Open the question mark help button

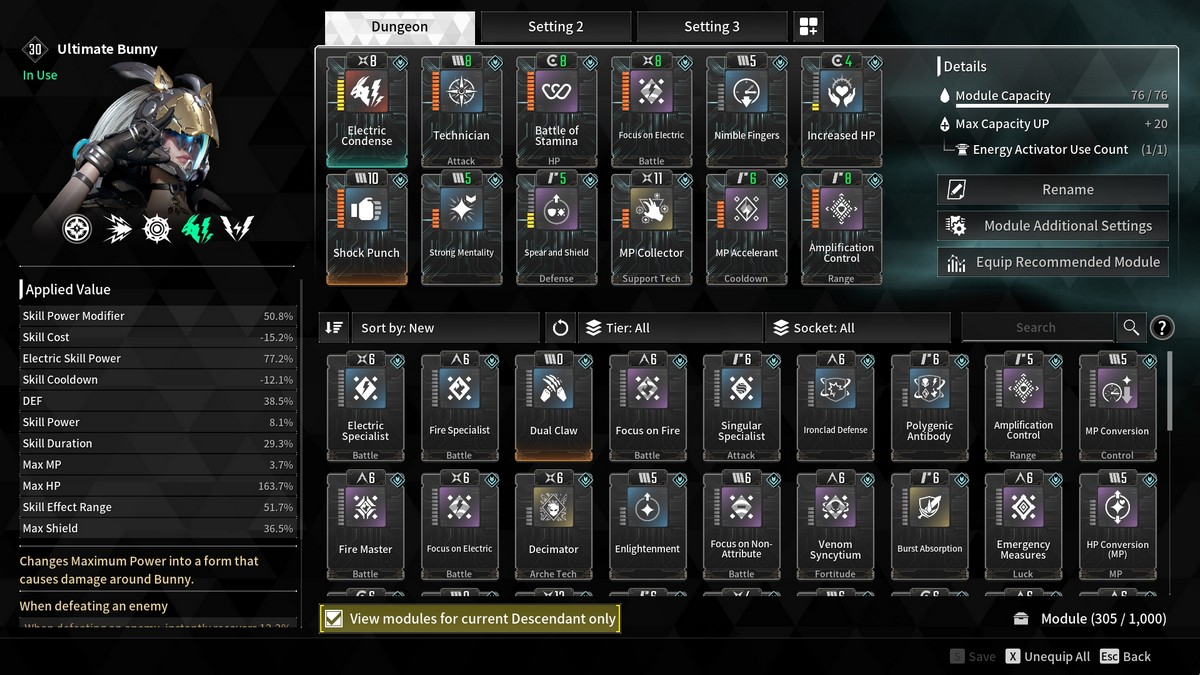tap(1162, 327)
